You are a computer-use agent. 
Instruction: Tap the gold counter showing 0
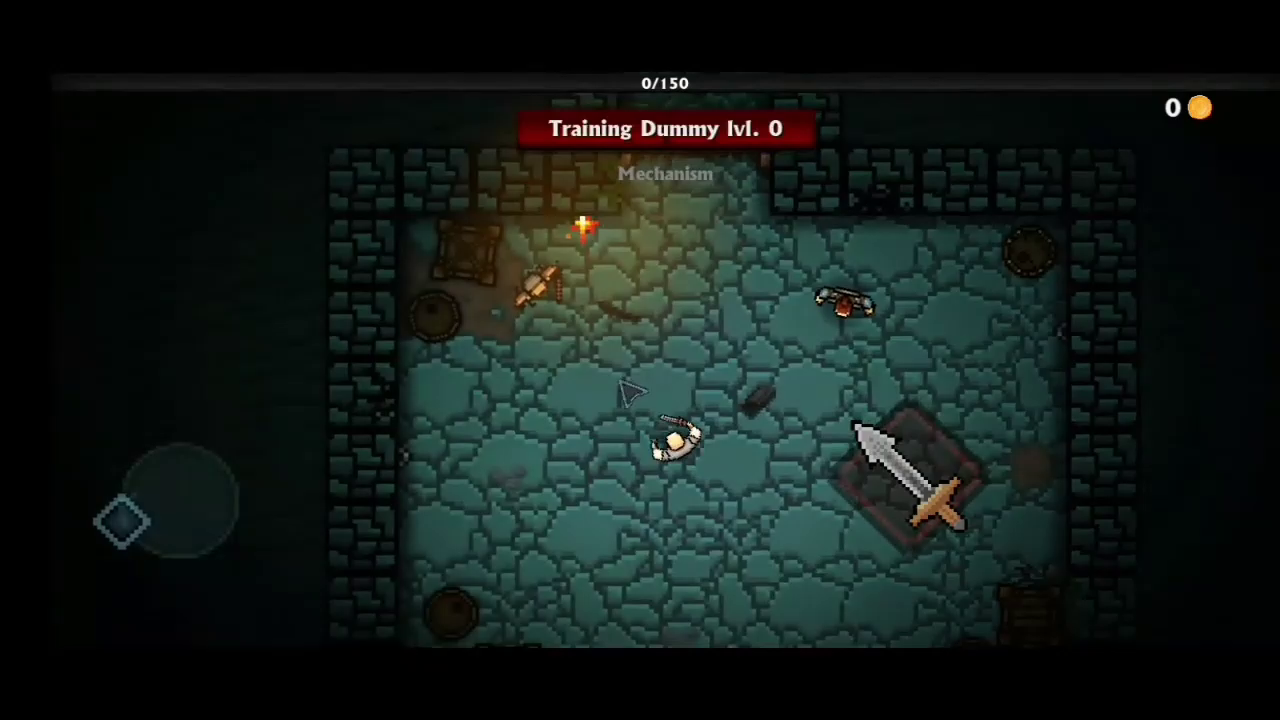click(1172, 108)
